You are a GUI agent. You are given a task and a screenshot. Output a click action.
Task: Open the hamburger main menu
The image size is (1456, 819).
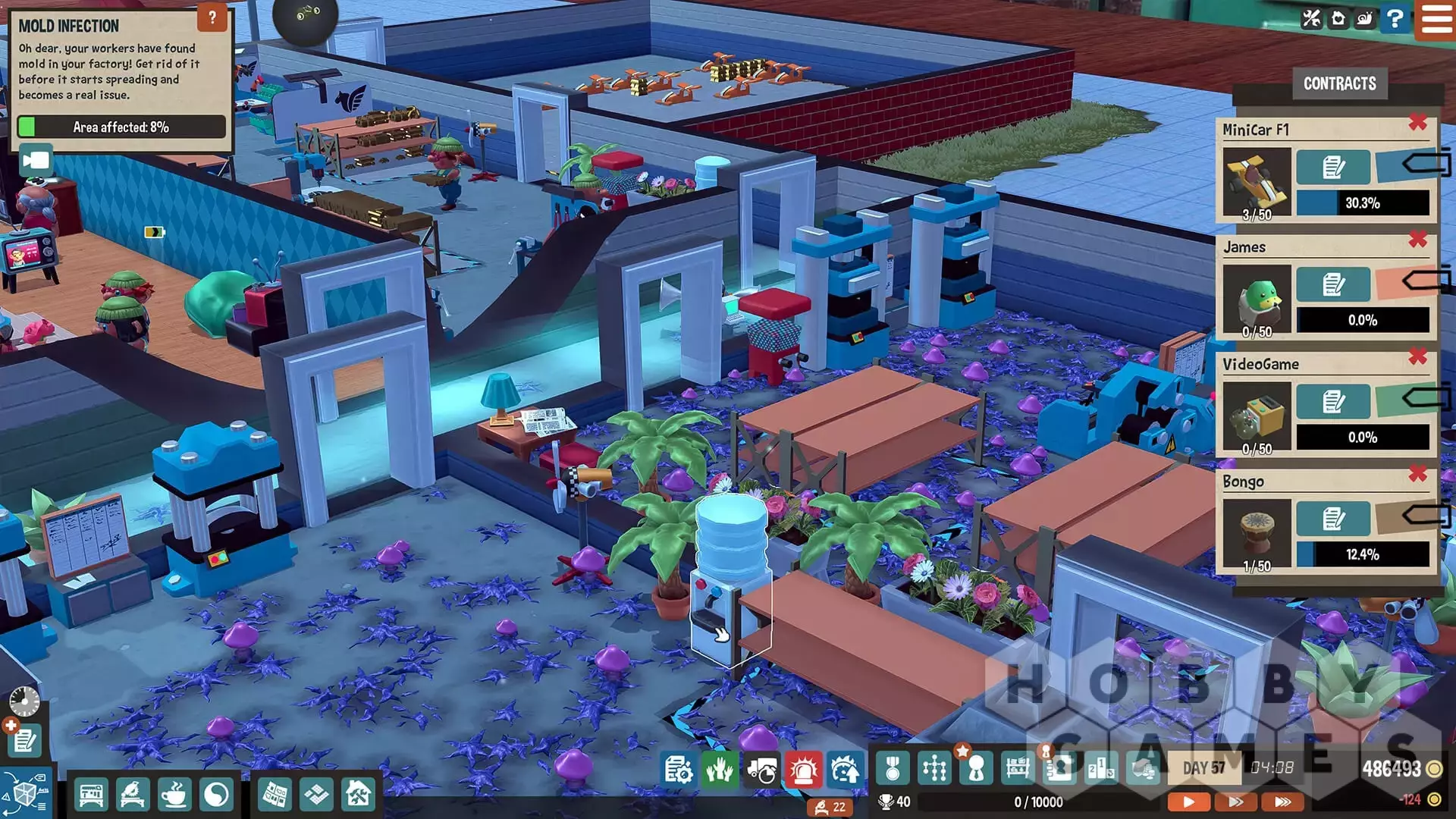(x=1436, y=19)
